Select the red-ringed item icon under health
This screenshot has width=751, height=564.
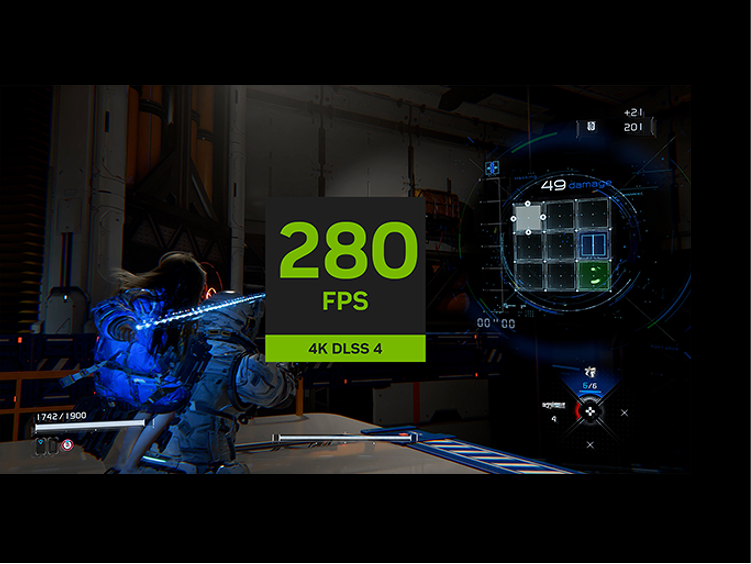point(66,445)
